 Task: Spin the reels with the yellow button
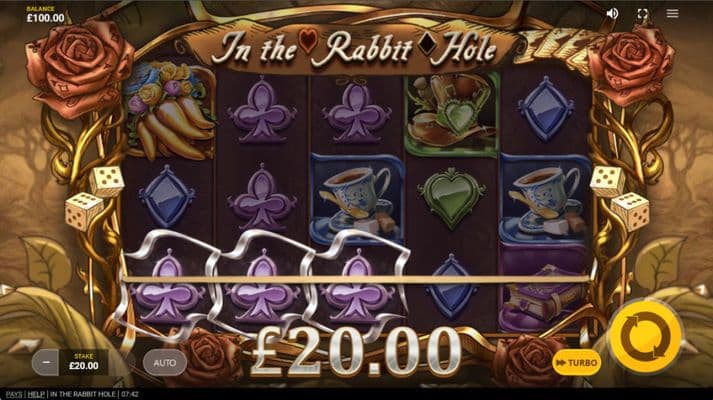tap(644, 338)
